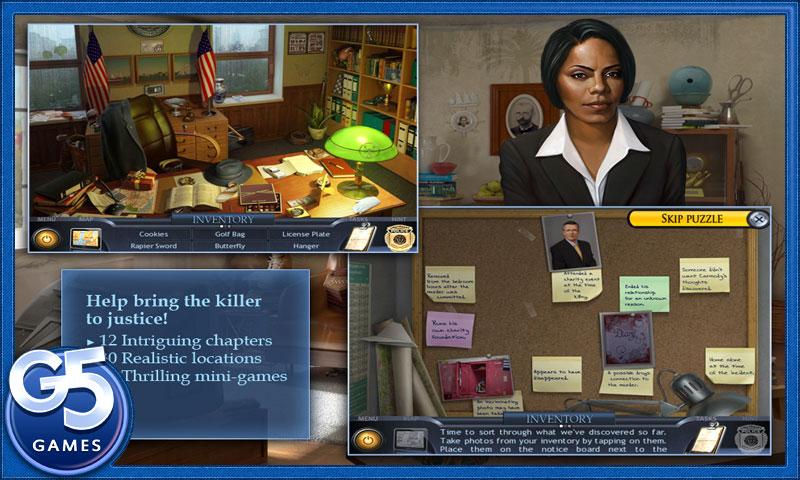This screenshot has width=800, height=480.
Task: Select the suited man's photo on the corkboard
Action: tap(573, 240)
